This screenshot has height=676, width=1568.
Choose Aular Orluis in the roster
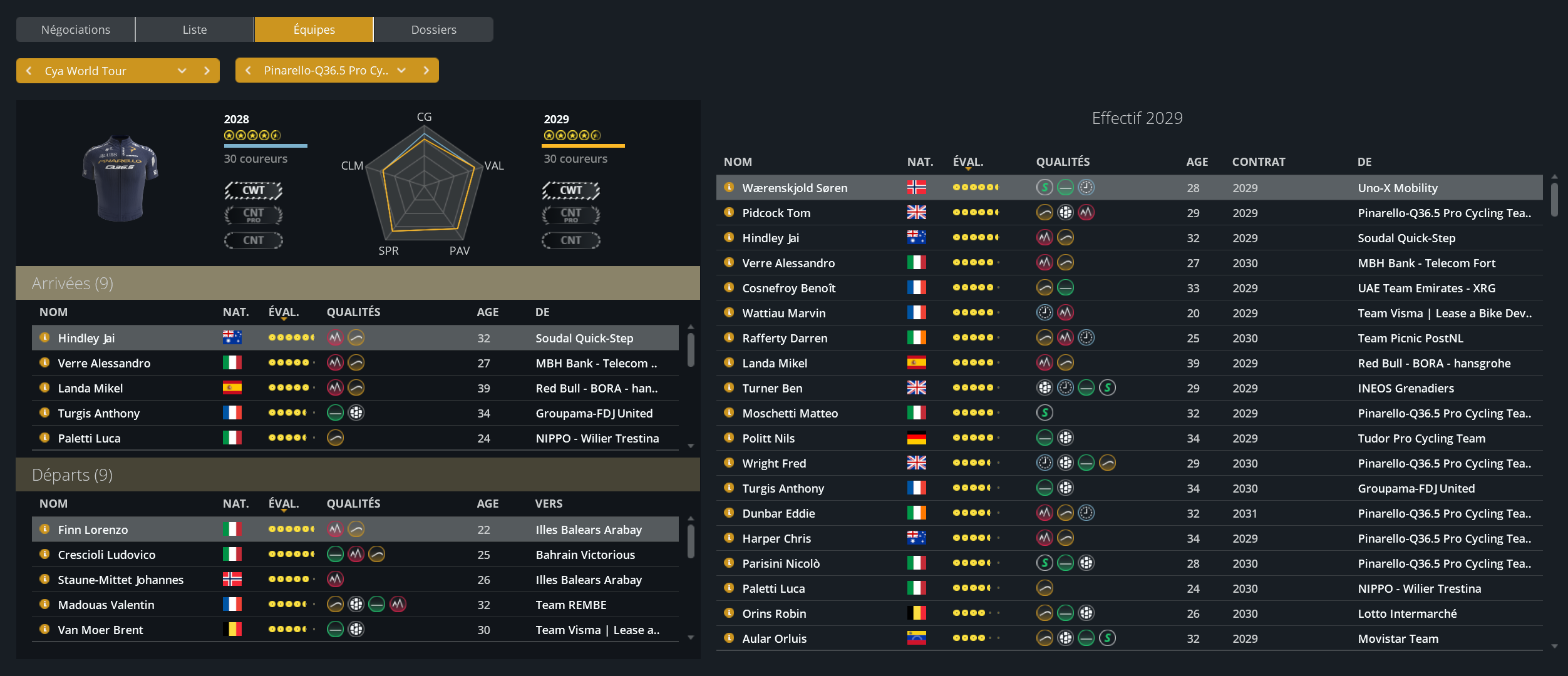[774, 638]
